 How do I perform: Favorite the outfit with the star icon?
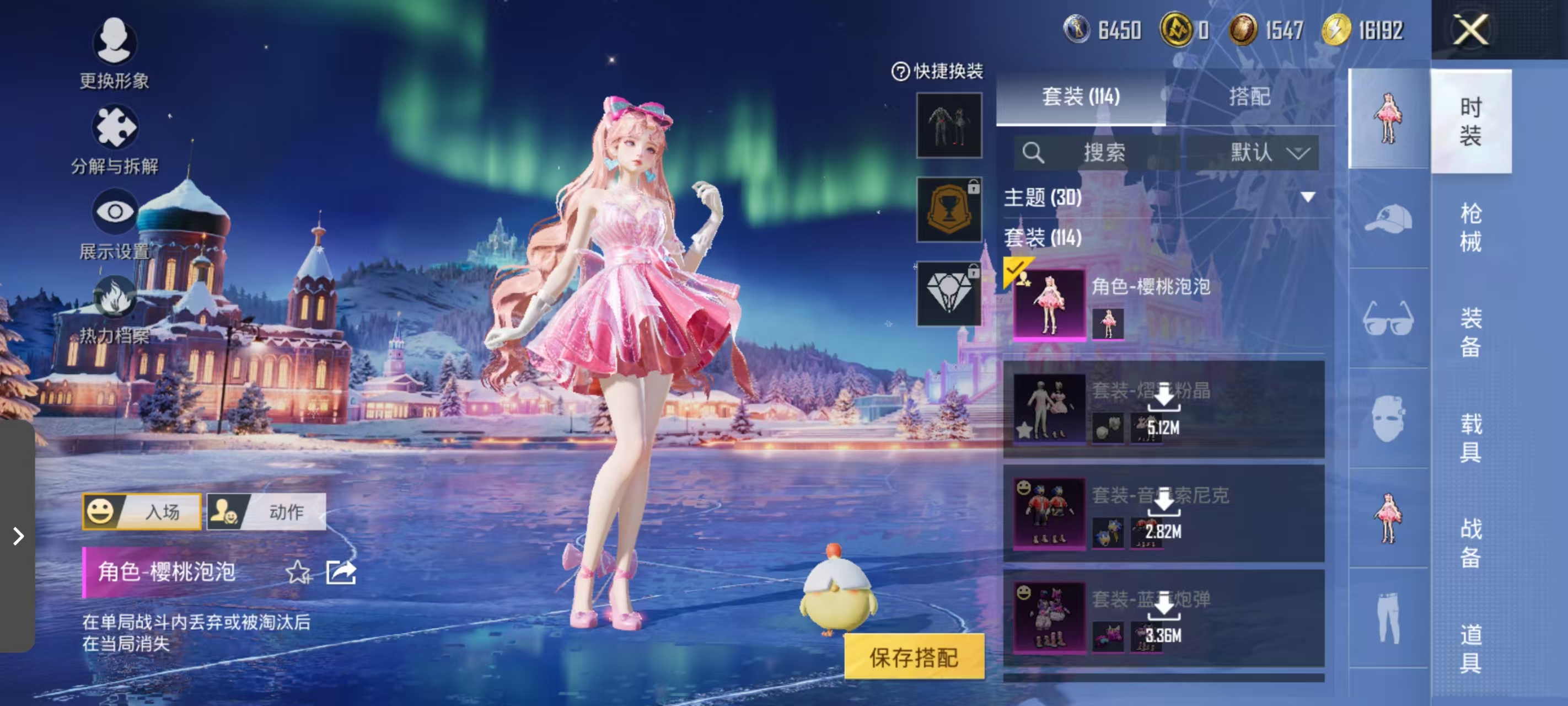click(x=297, y=572)
